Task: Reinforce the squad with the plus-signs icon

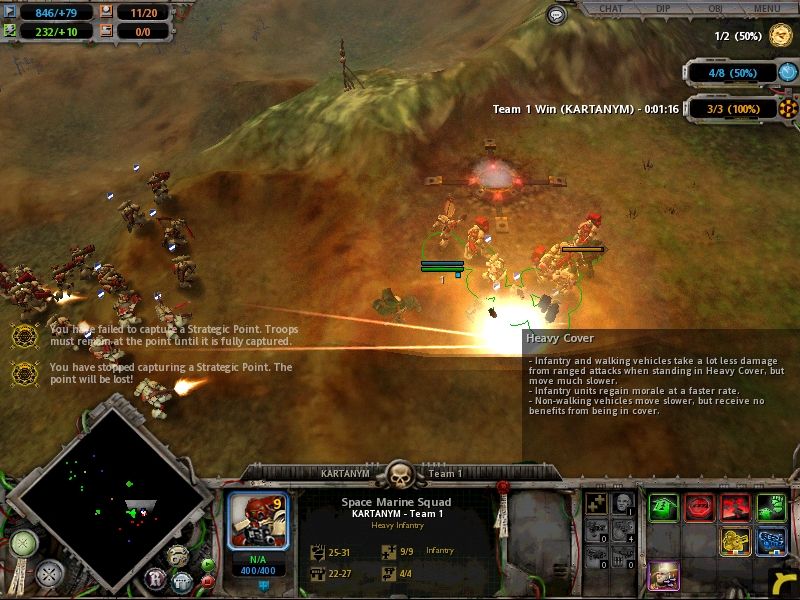Action: (x=599, y=501)
